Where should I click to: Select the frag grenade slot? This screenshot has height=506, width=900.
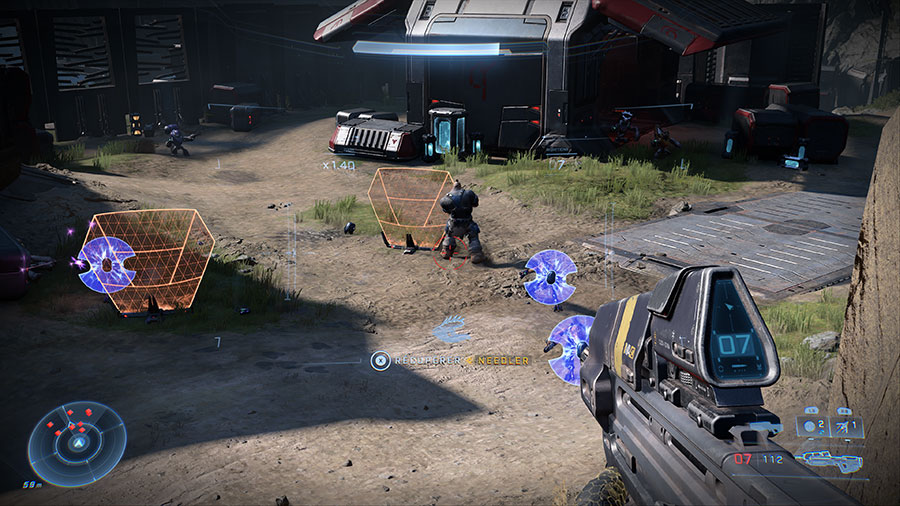(811, 427)
